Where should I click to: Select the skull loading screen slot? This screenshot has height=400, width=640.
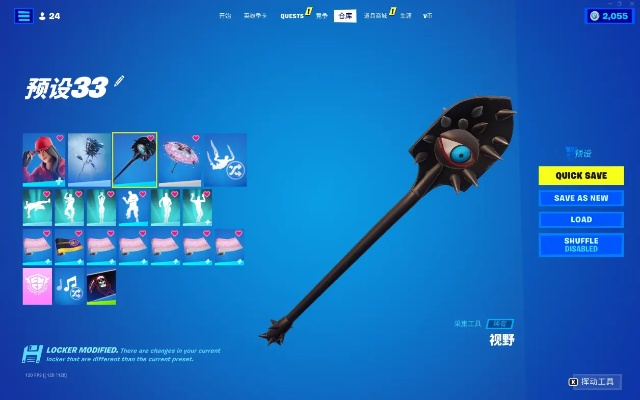101,286
